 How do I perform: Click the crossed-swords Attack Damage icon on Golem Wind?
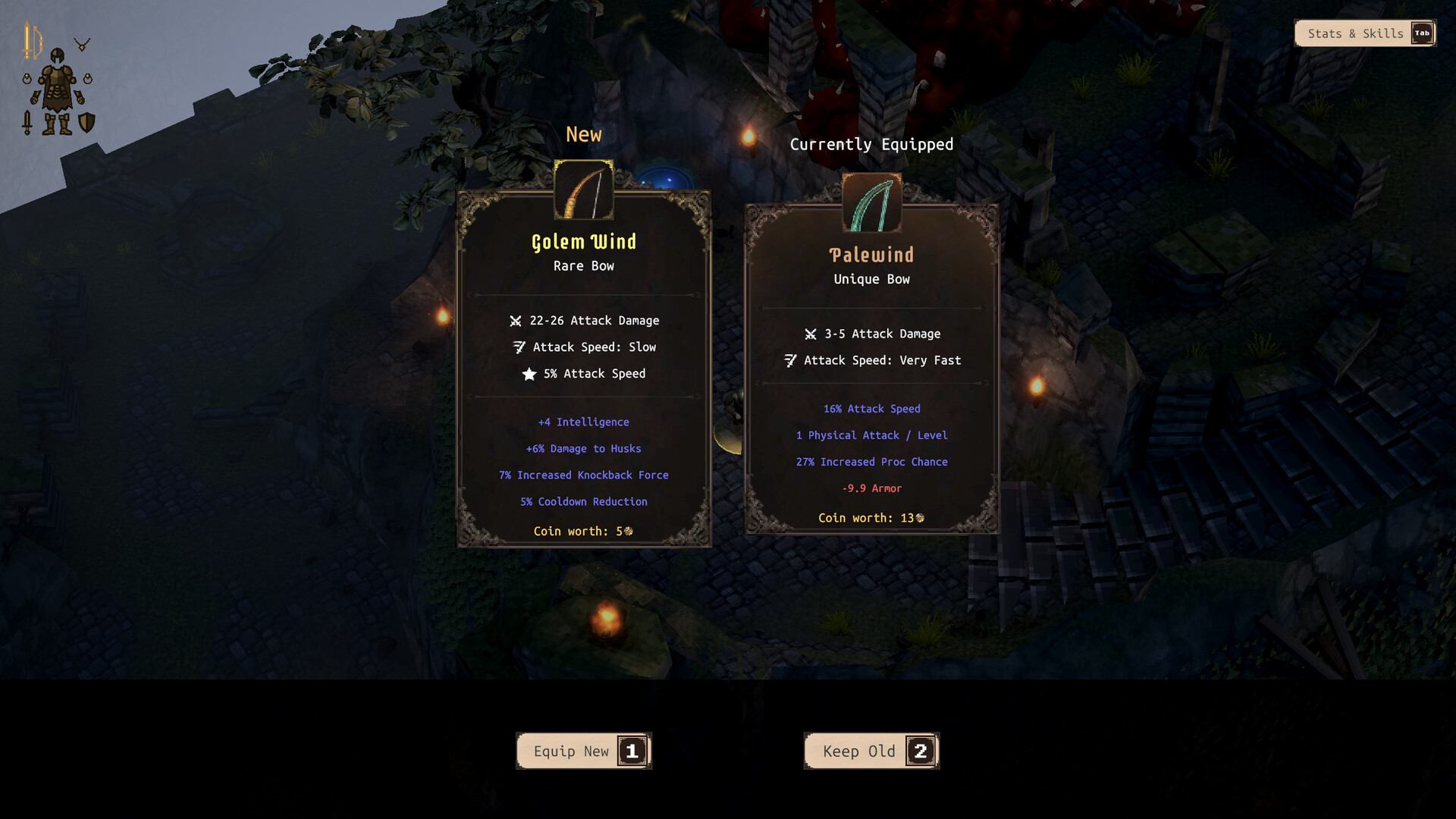click(x=516, y=320)
